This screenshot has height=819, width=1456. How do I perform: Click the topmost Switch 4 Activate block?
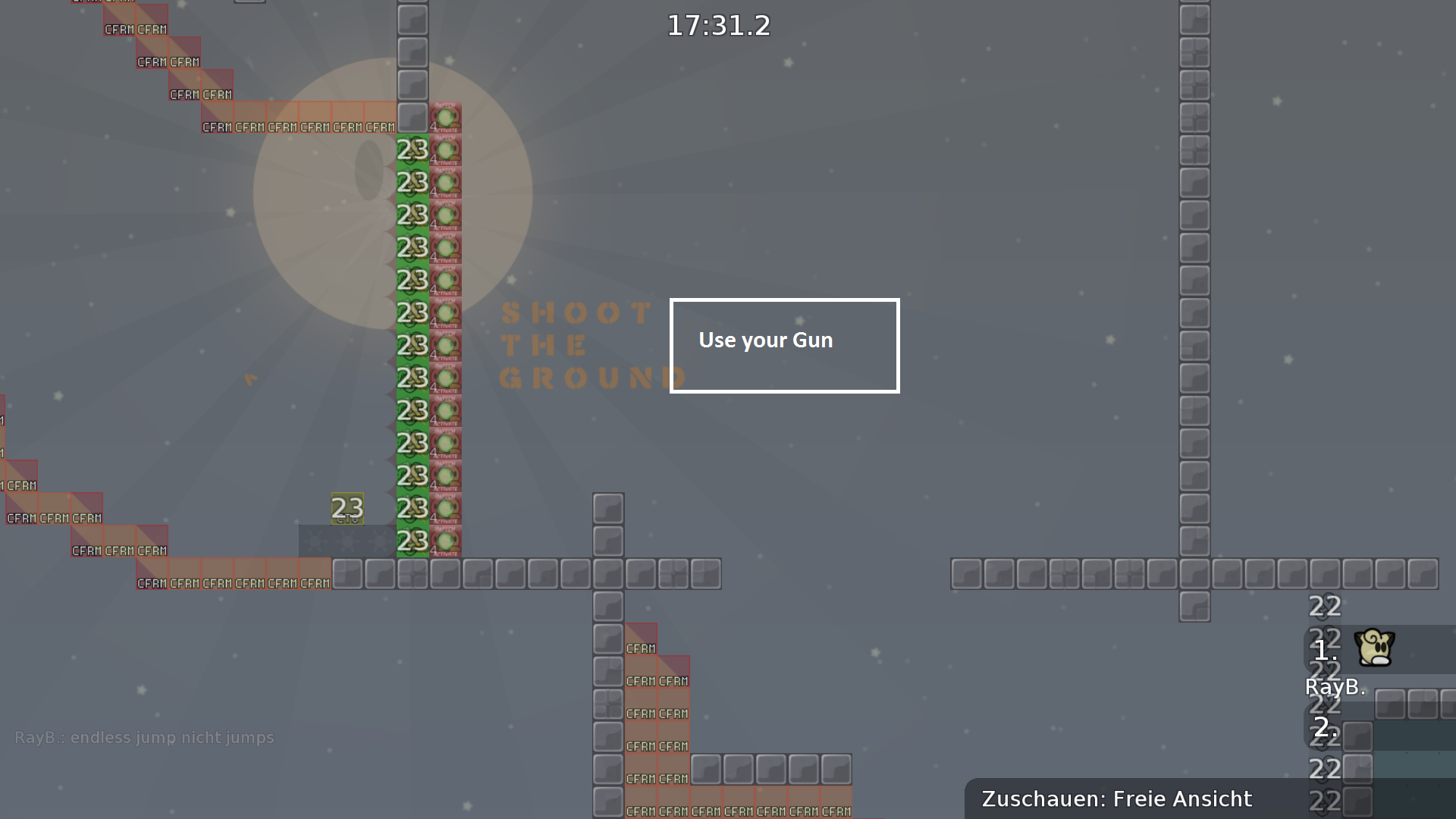coord(447,118)
